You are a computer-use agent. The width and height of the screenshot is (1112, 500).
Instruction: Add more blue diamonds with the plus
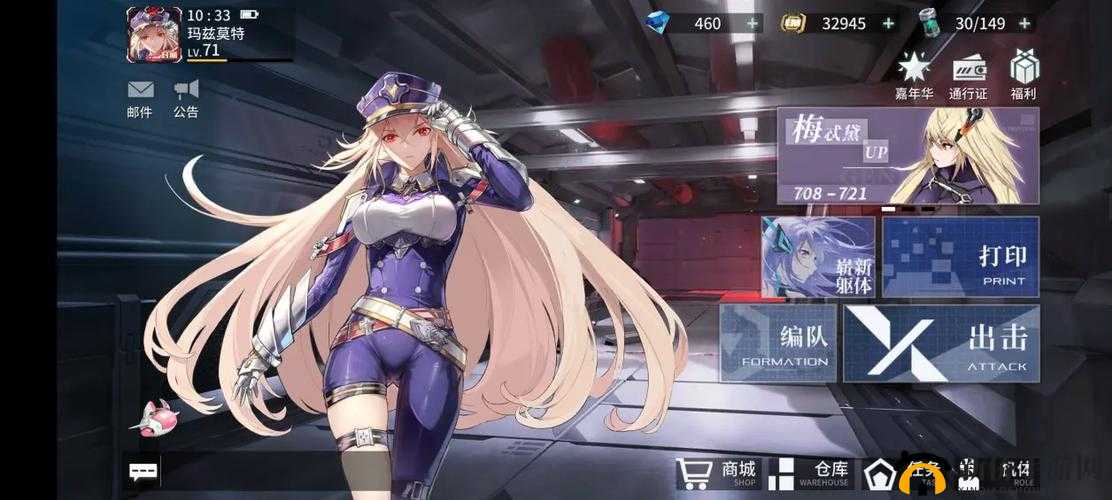click(753, 23)
